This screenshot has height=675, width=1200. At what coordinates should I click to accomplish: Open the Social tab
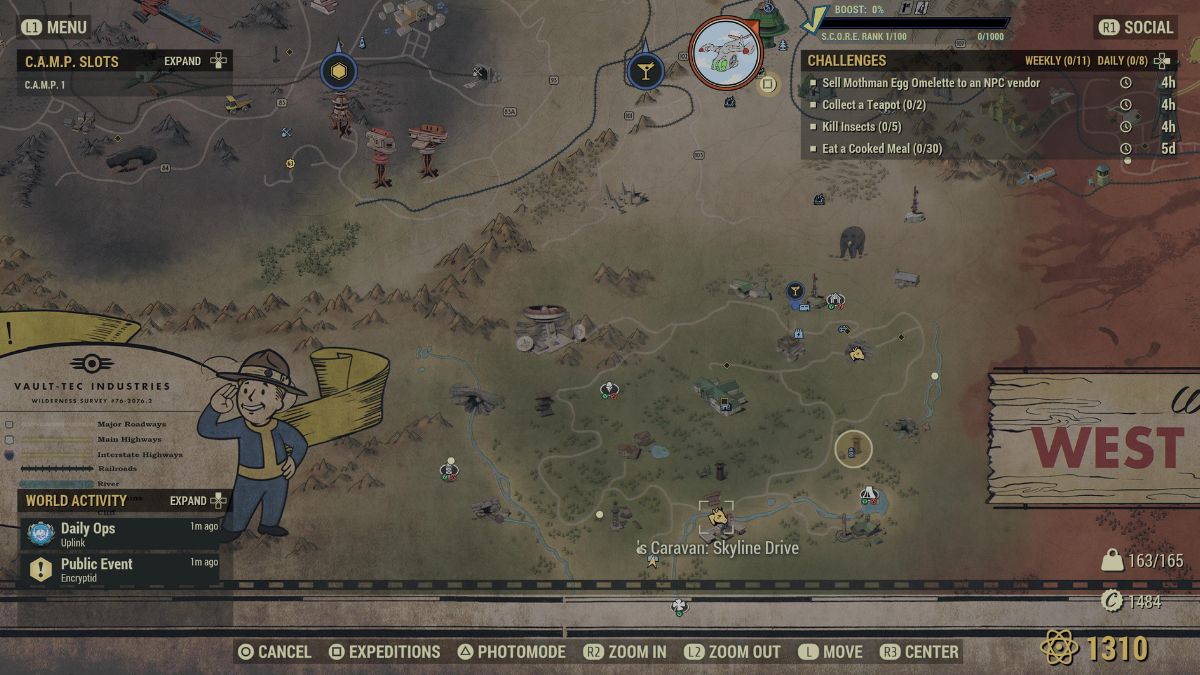tap(1136, 27)
